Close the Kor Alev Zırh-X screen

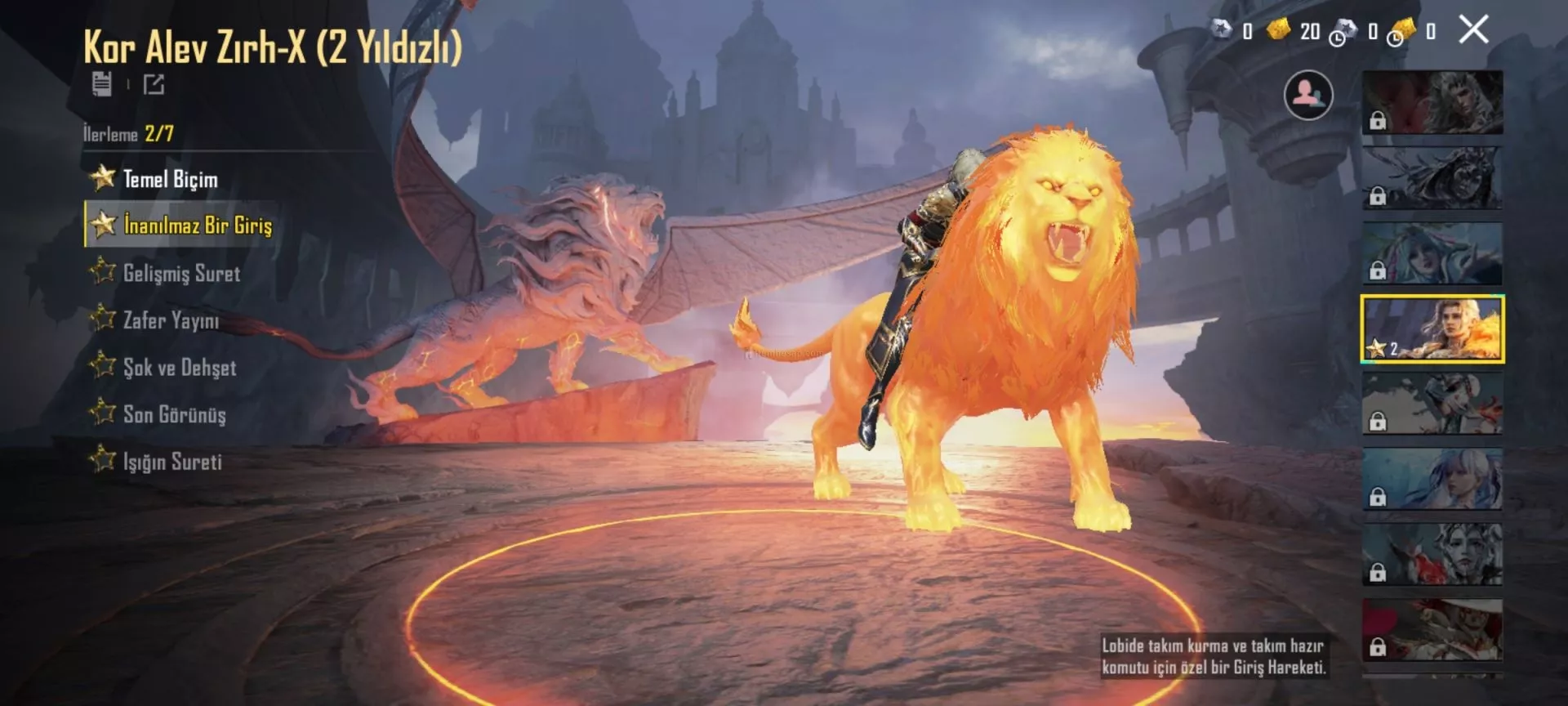click(1473, 30)
